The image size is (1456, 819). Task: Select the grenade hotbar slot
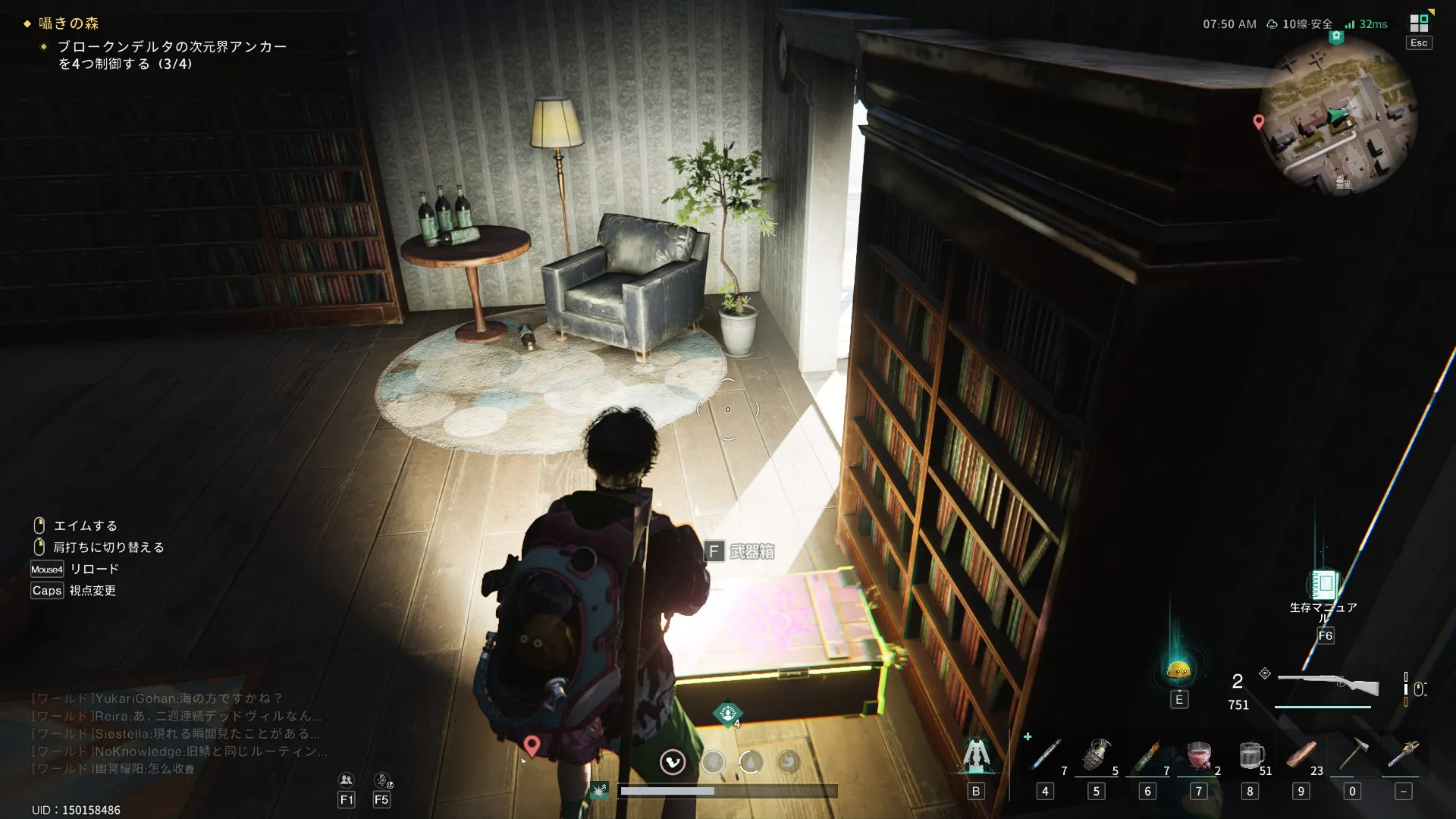(x=1097, y=755)
